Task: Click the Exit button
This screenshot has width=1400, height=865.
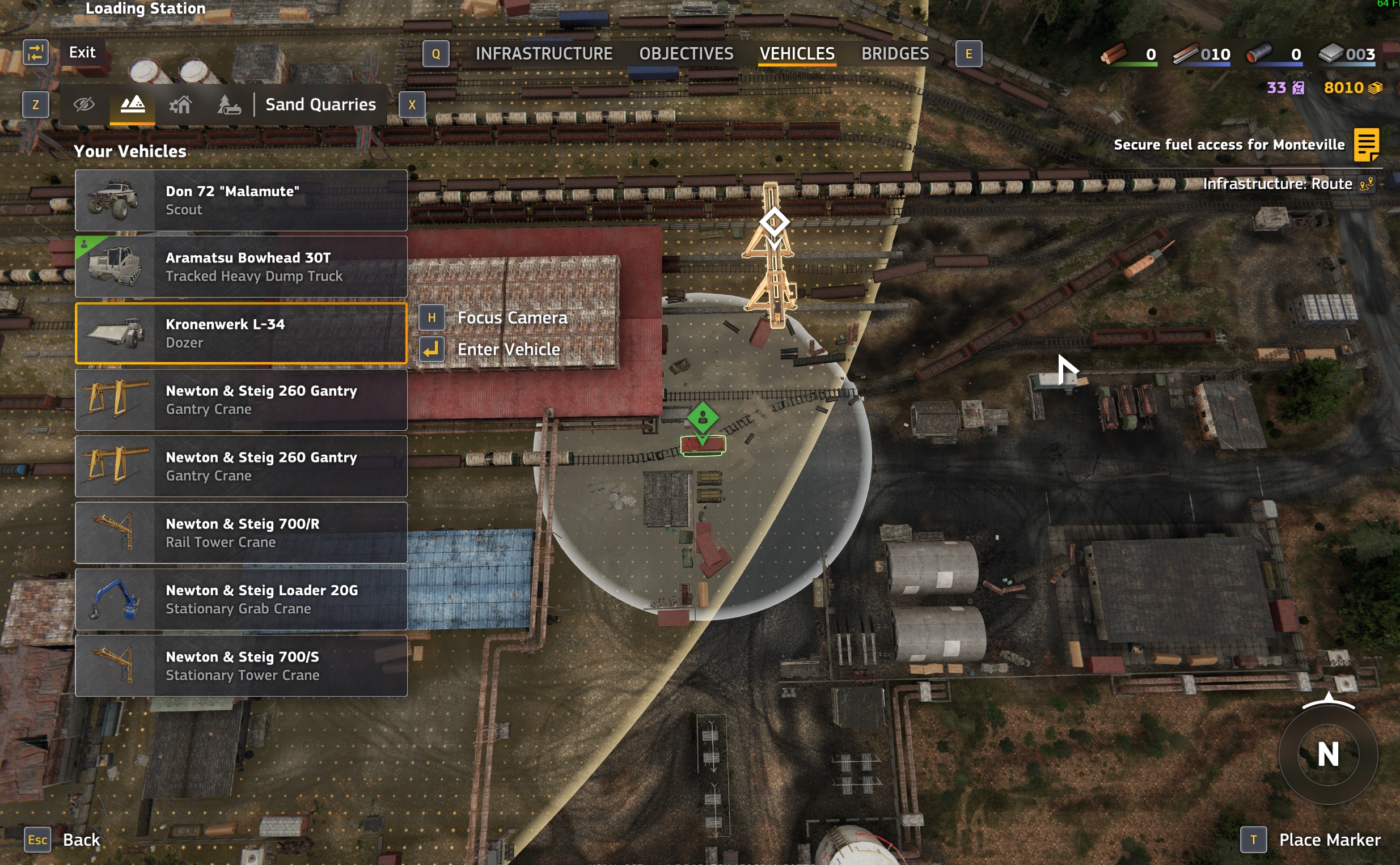Action: pyautogui.click(x=82, y=52)
